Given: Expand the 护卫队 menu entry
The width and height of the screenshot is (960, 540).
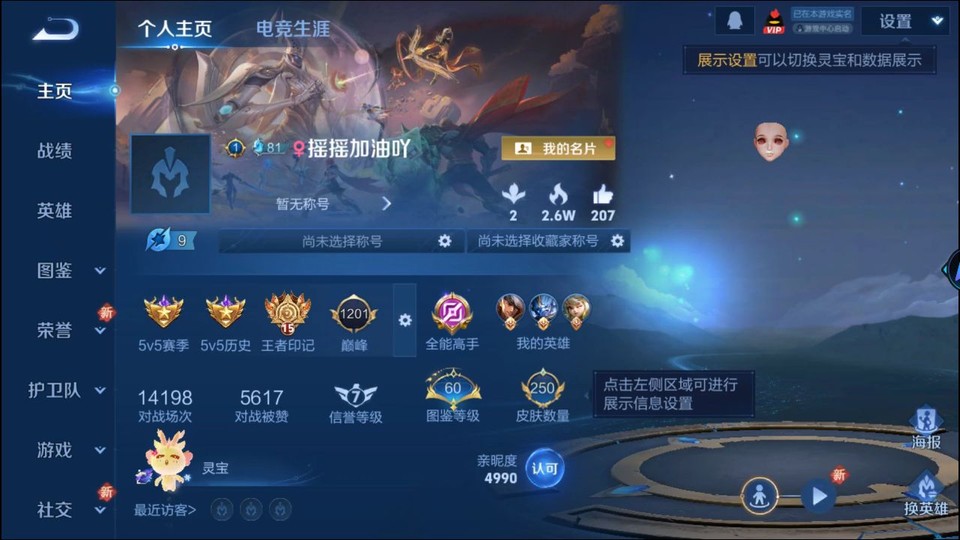Looking at the screenshot, I should 68,390.
